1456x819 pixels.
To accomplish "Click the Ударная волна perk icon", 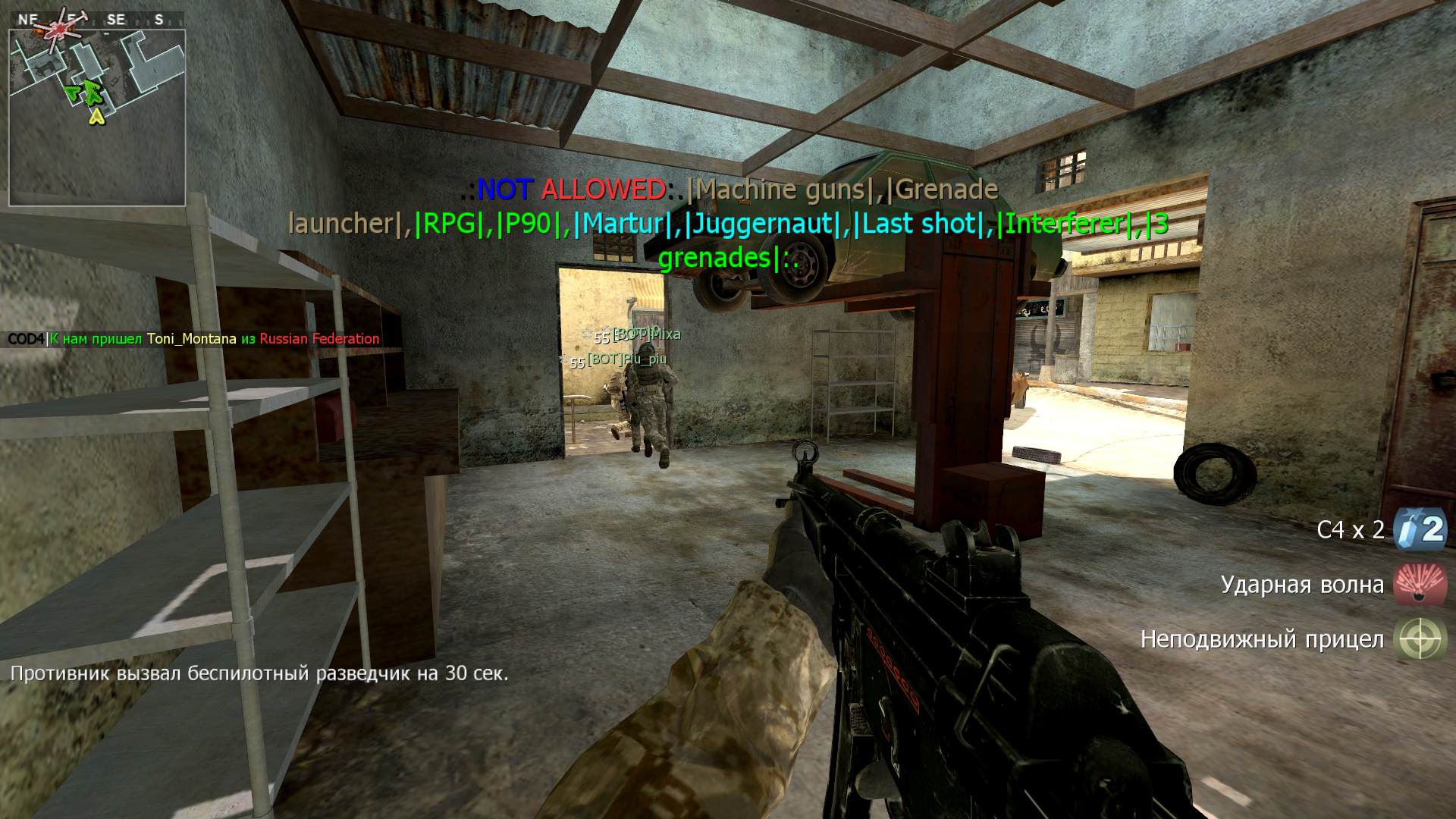I will click(1420, 585).
